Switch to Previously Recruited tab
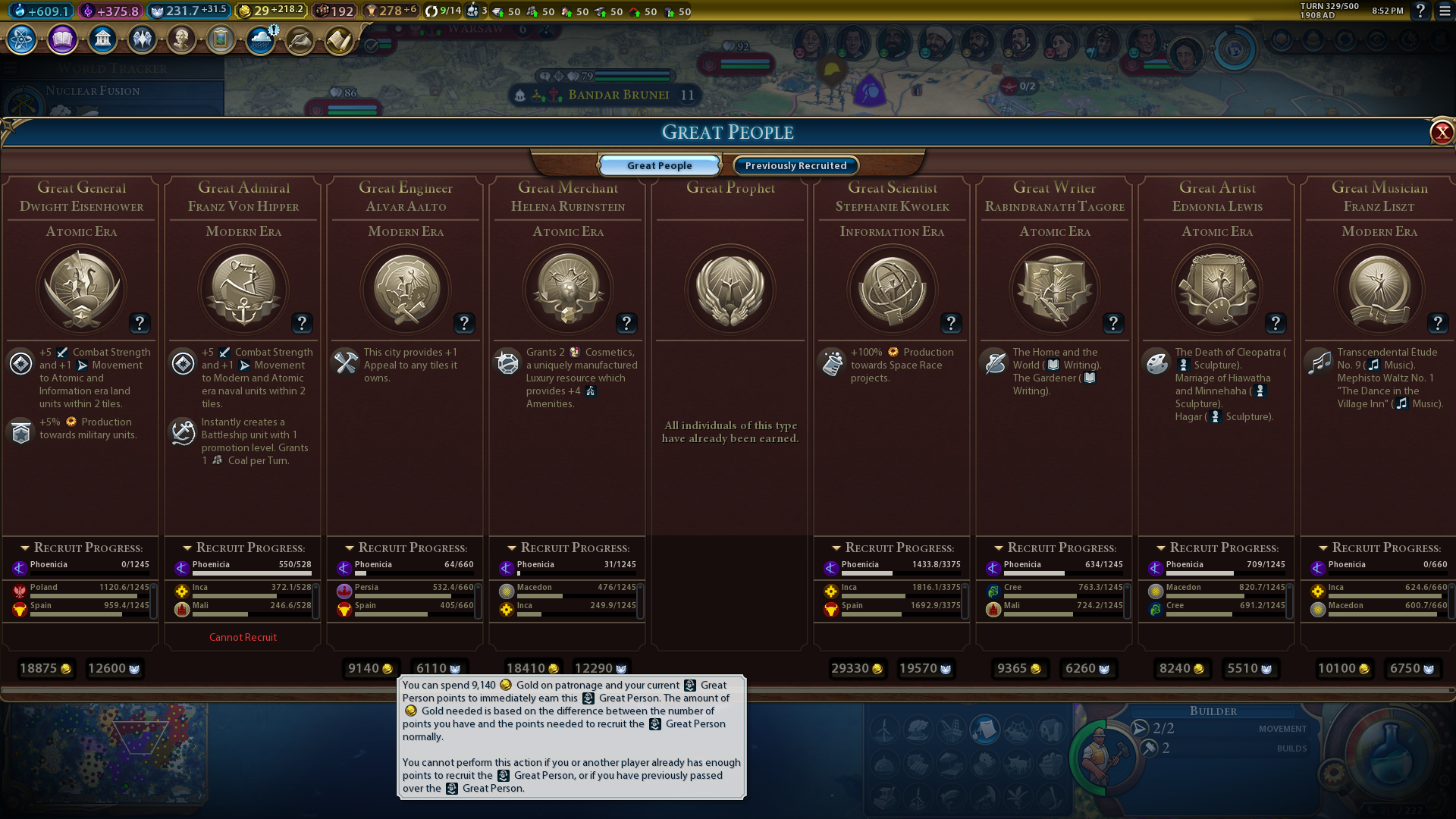 (795, 165)
